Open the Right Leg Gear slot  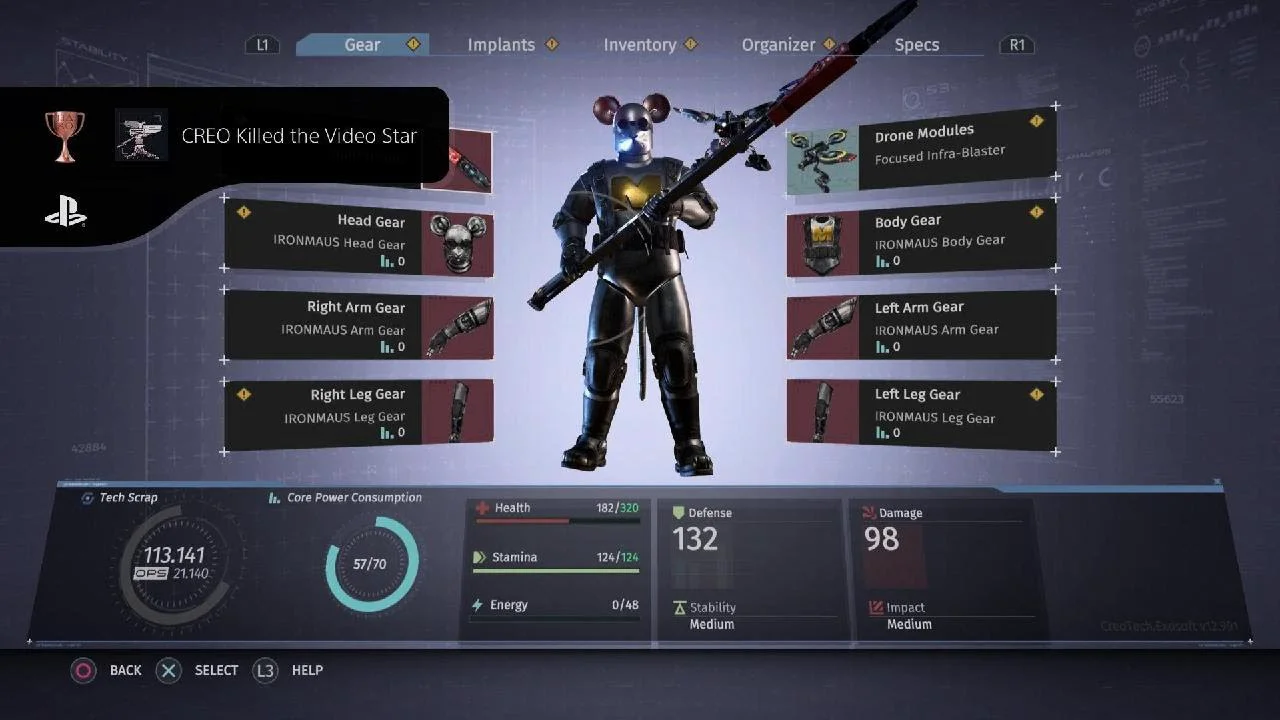pyautogui.click(x=358, y=412)
